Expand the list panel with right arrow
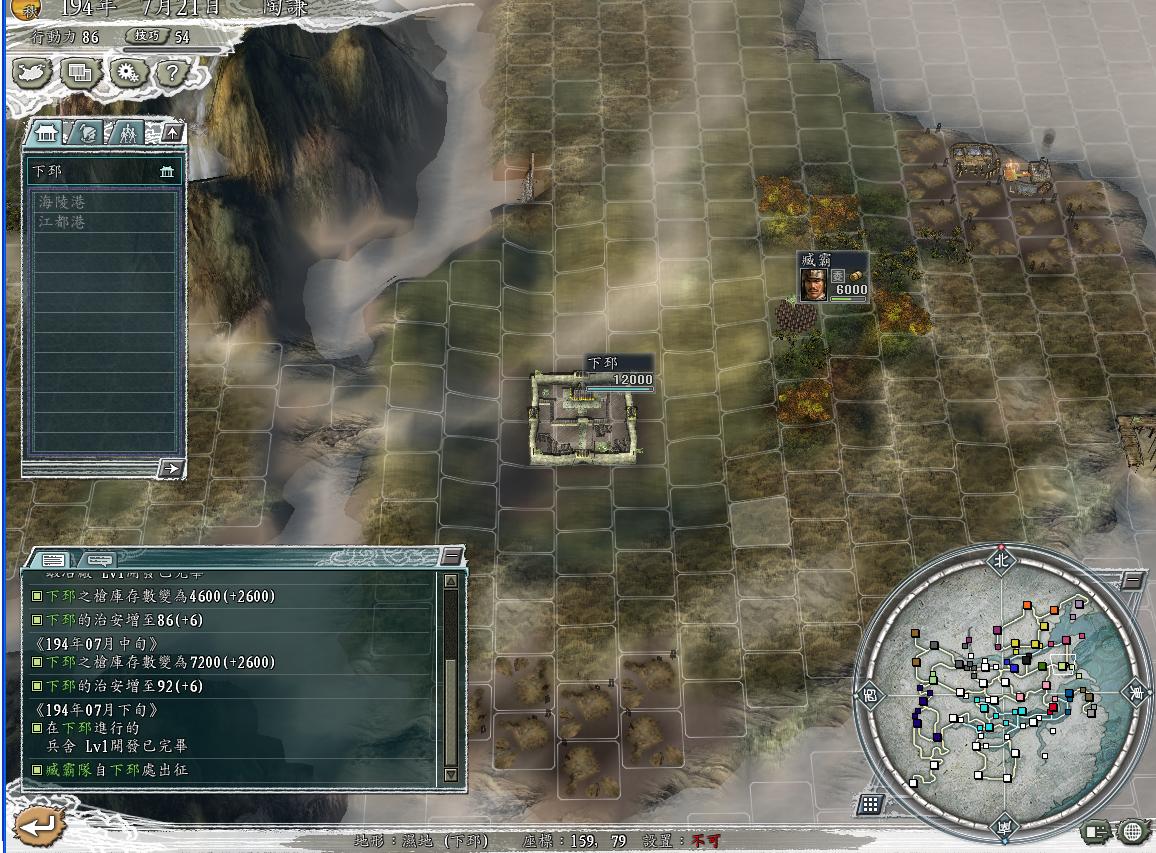 (171, 468)
